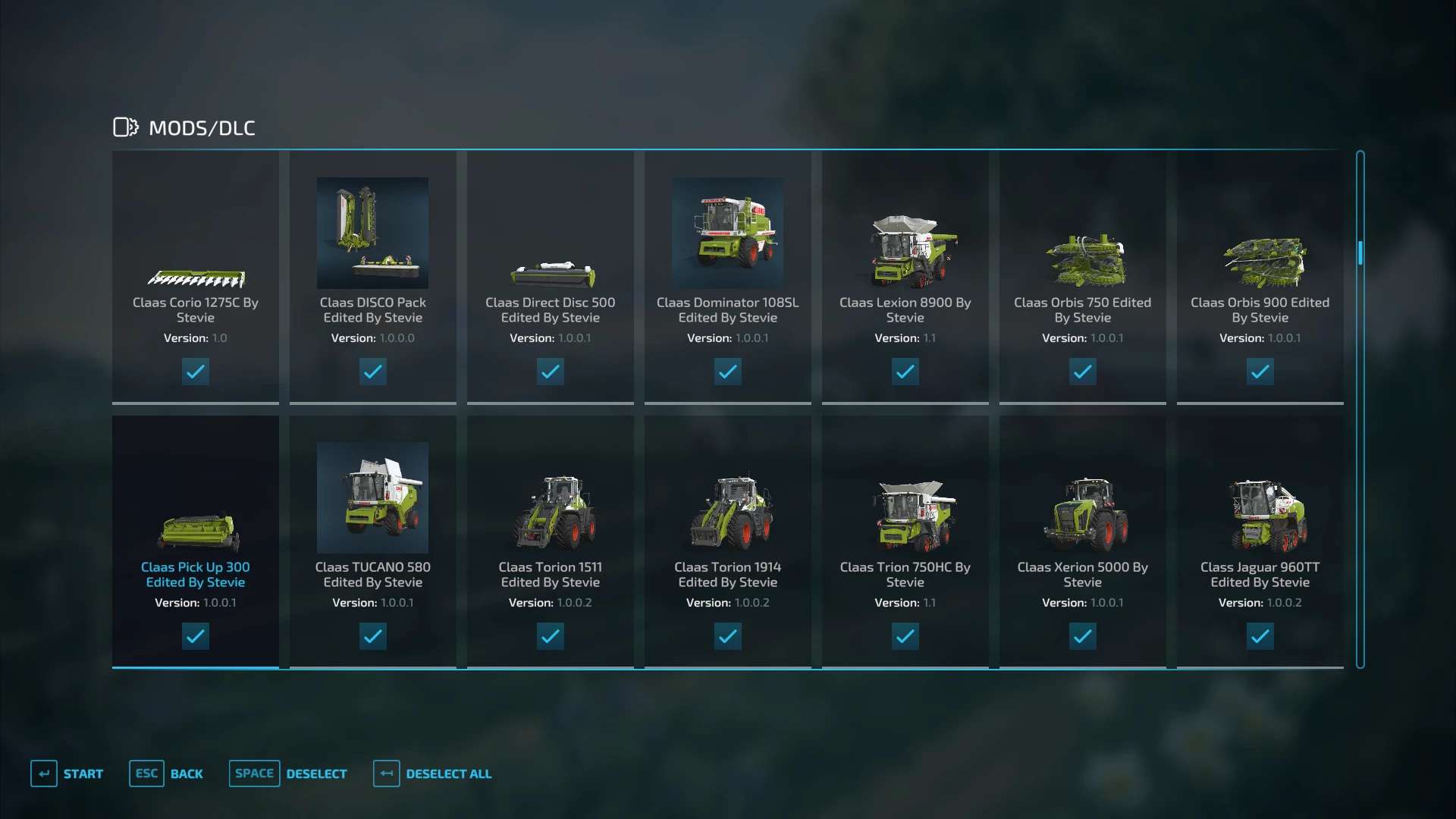Uncheck the Claas Pick Up 300 mod
1456x819 pixels.
(196, 636)
